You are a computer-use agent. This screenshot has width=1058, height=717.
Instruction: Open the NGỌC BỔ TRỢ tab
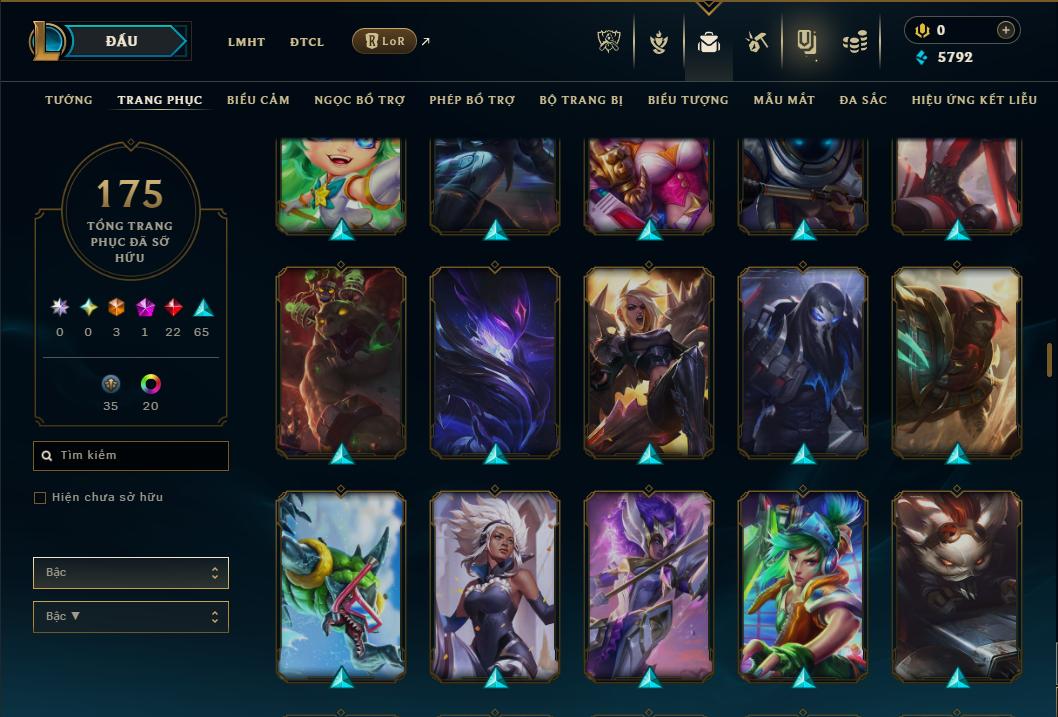pyautogui.click(x=360, y=100)
